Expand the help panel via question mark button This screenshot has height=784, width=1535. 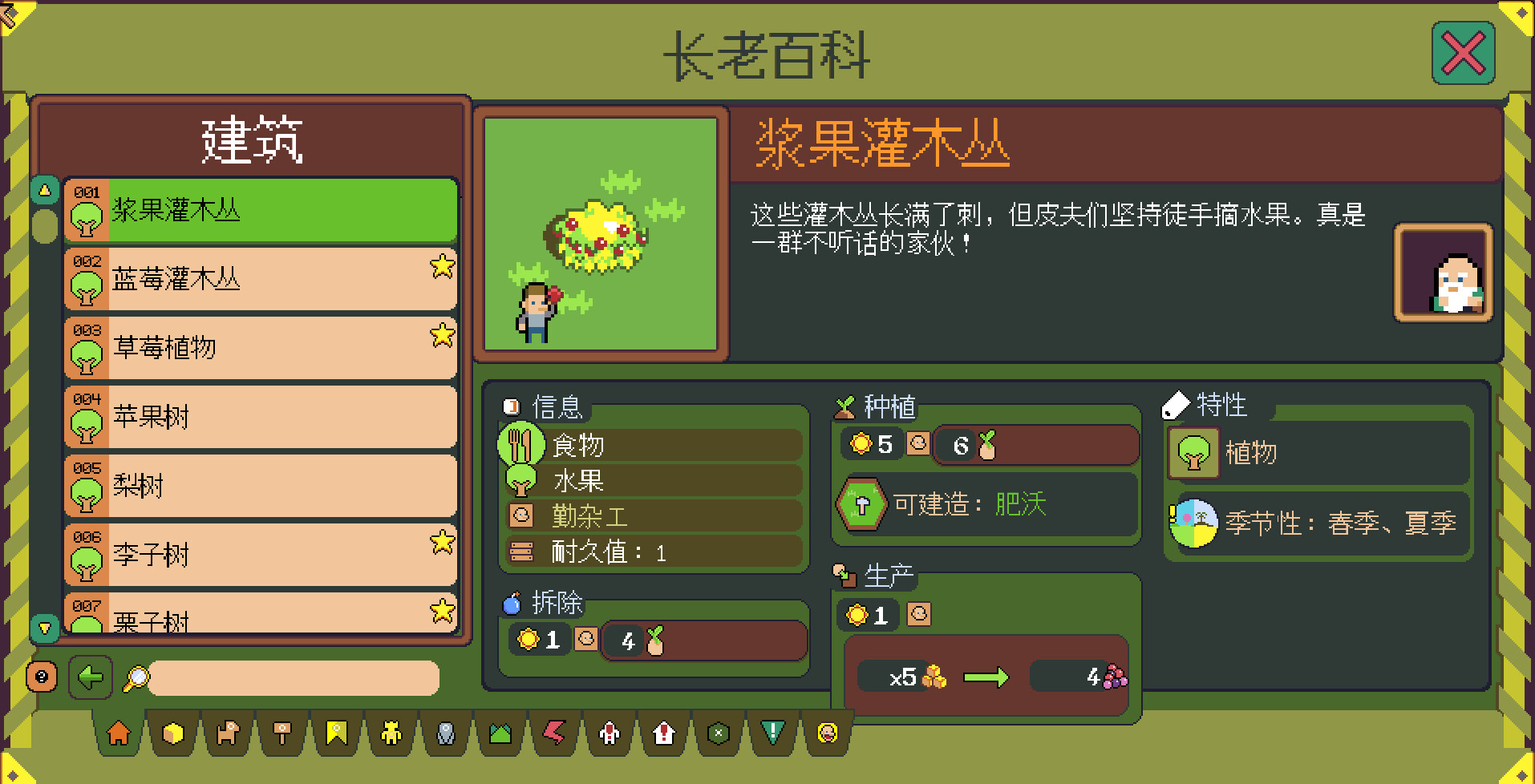43,677
